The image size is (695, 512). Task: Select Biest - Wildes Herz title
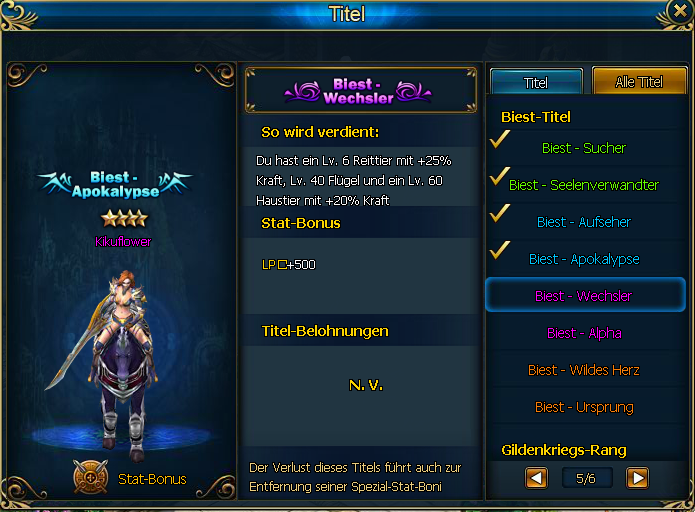(x=584, y=370)
